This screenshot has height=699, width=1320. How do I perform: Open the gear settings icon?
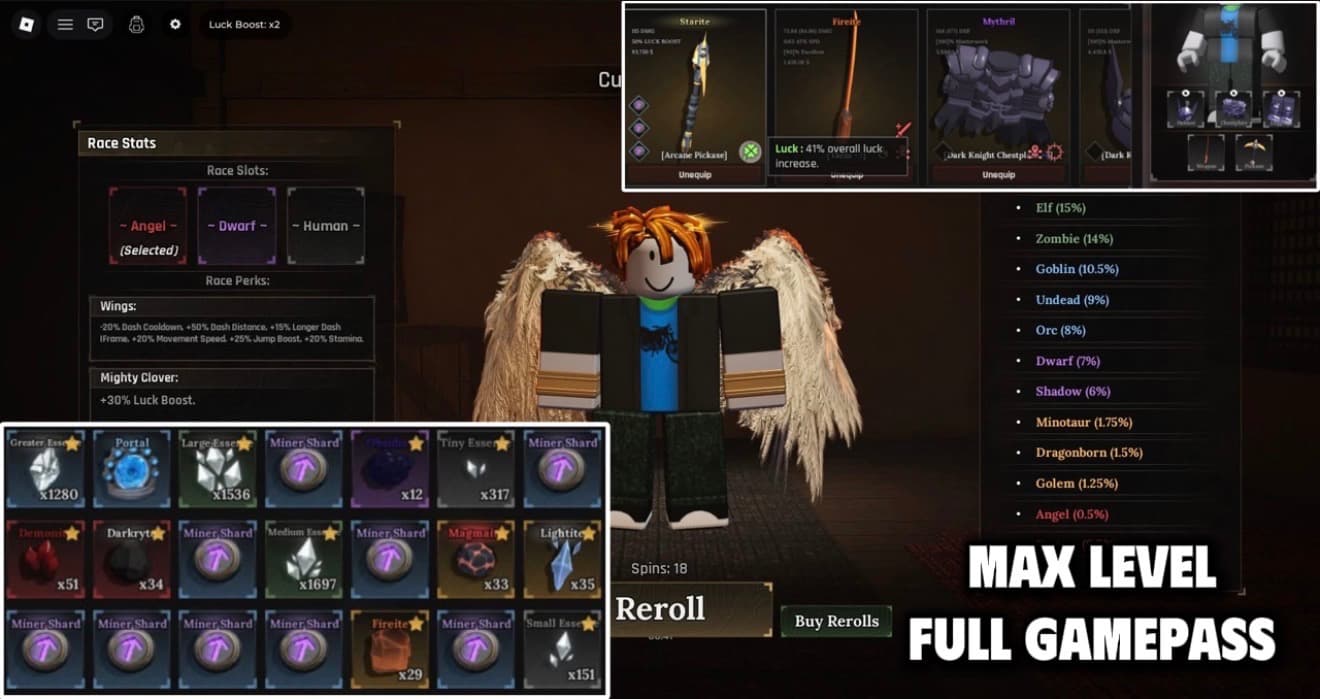(x=175, y=24)
